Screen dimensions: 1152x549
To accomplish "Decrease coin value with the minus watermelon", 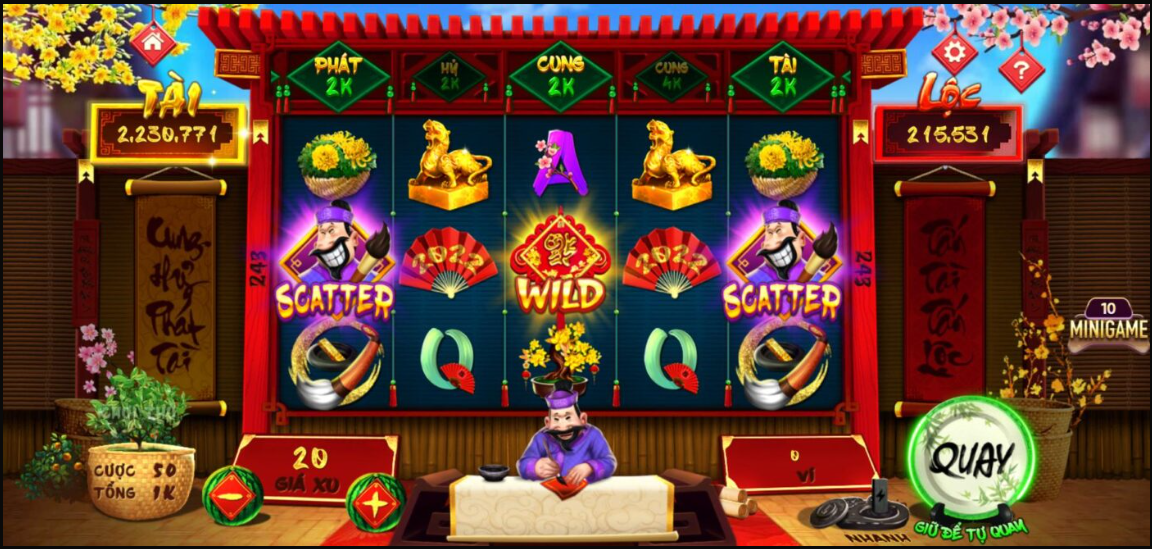I will tap(232, 492).
